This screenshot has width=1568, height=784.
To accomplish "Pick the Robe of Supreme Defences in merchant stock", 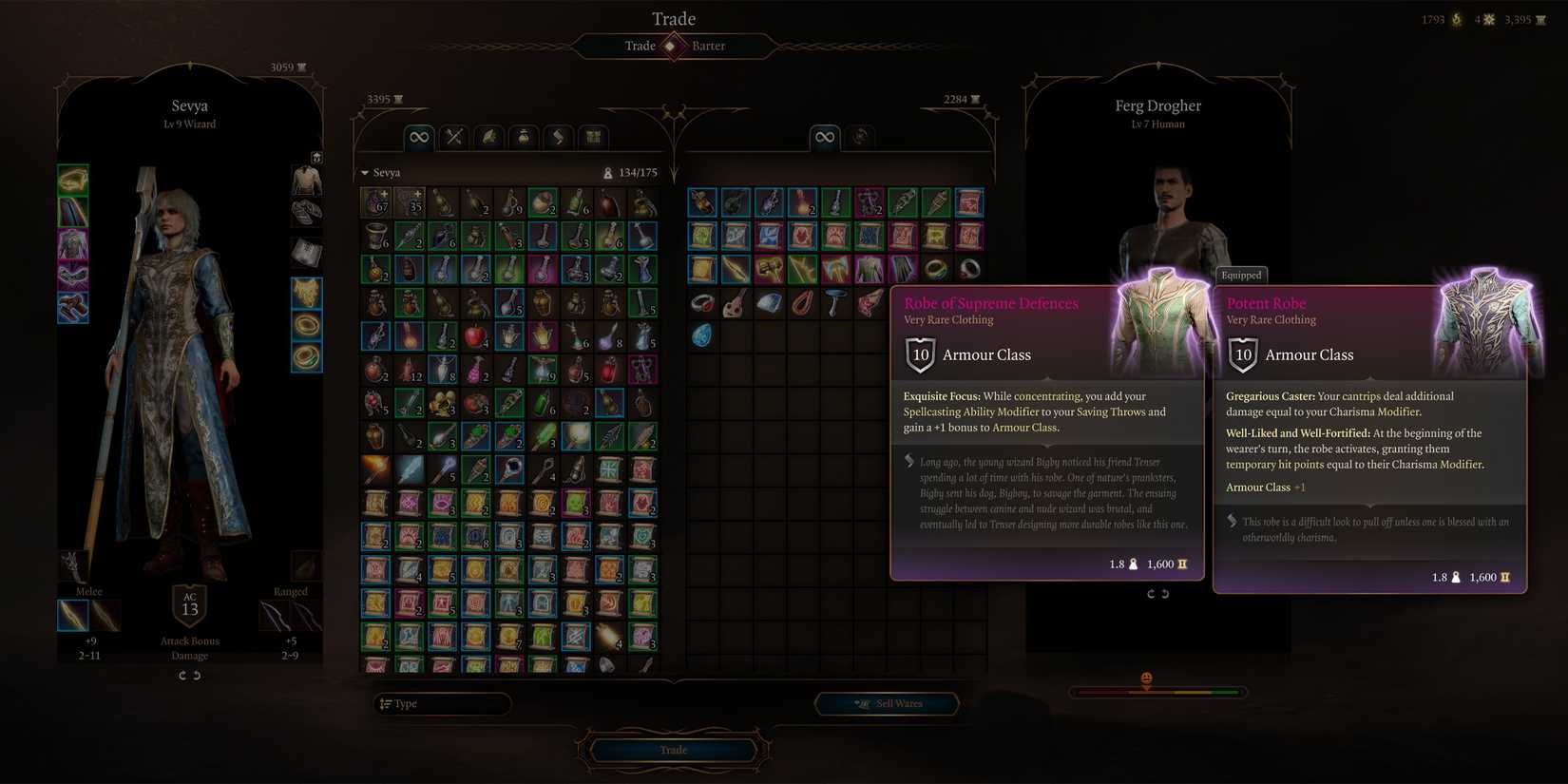I will [x=869, y=270].
